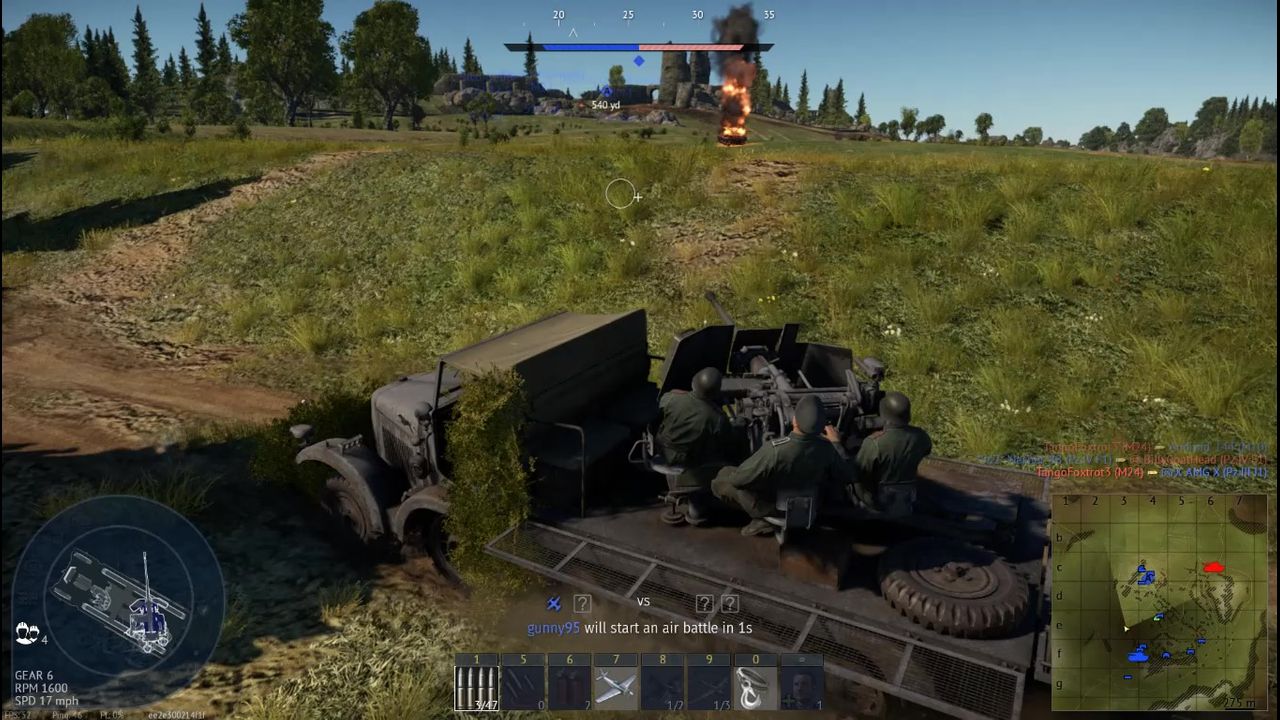Activate the tow hook slot

point(754,687)
